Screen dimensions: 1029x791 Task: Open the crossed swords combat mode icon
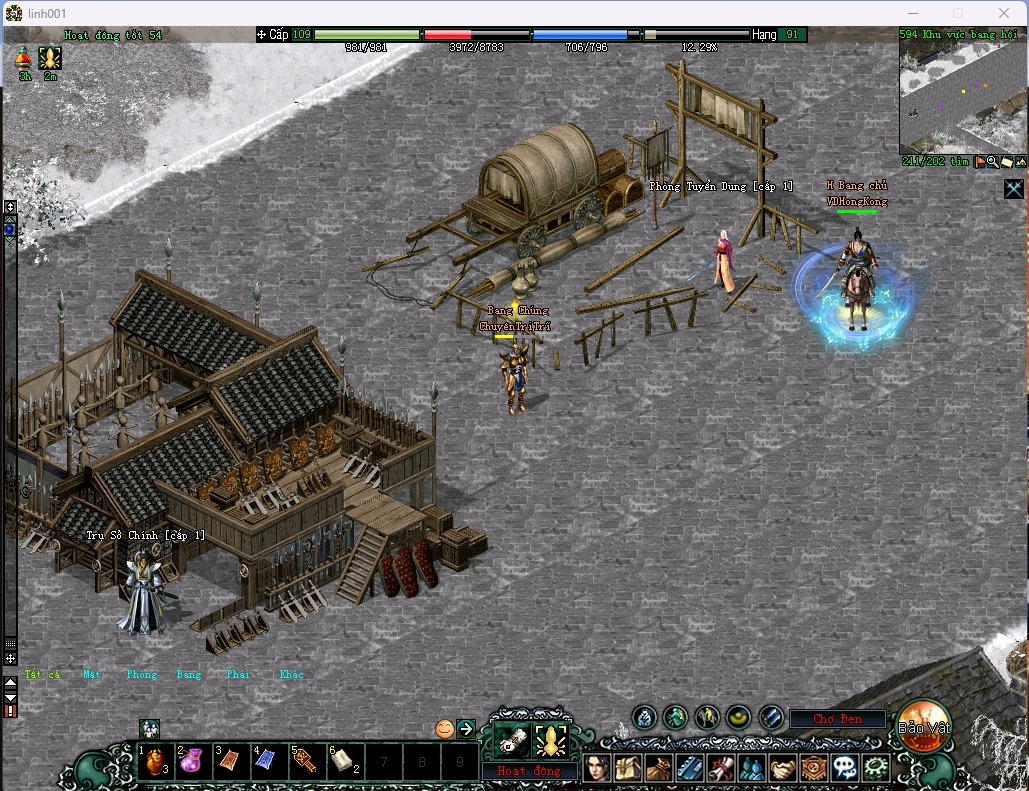point(1014,188)
